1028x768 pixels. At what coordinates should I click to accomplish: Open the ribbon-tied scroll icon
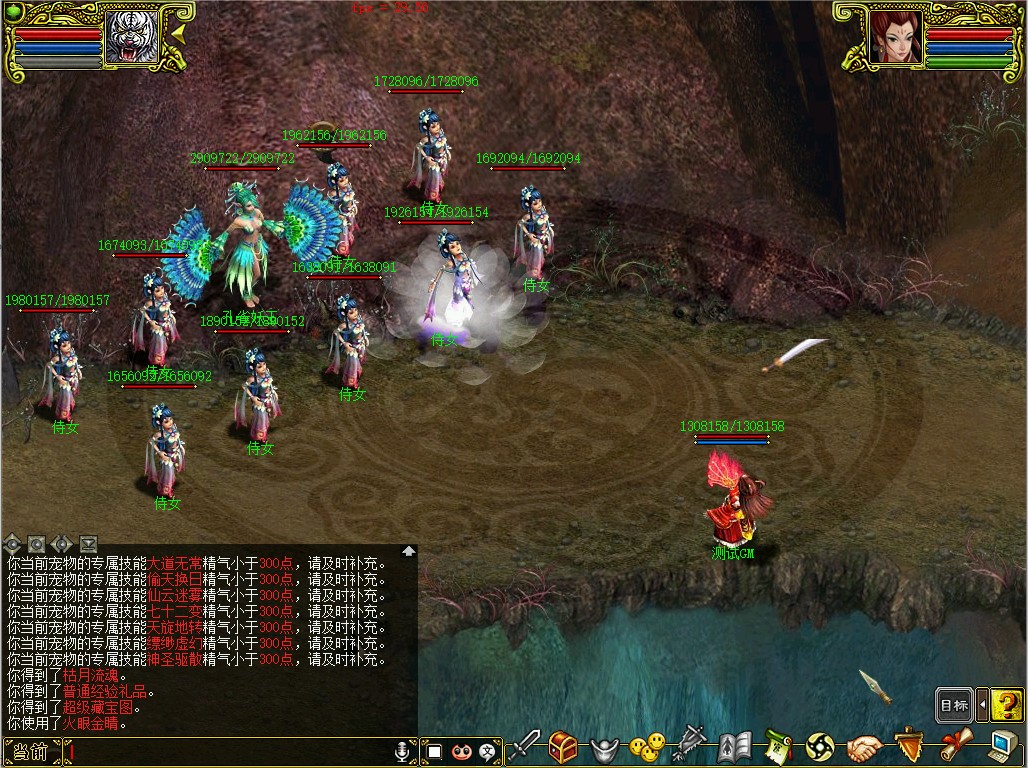tap(953, 746)
